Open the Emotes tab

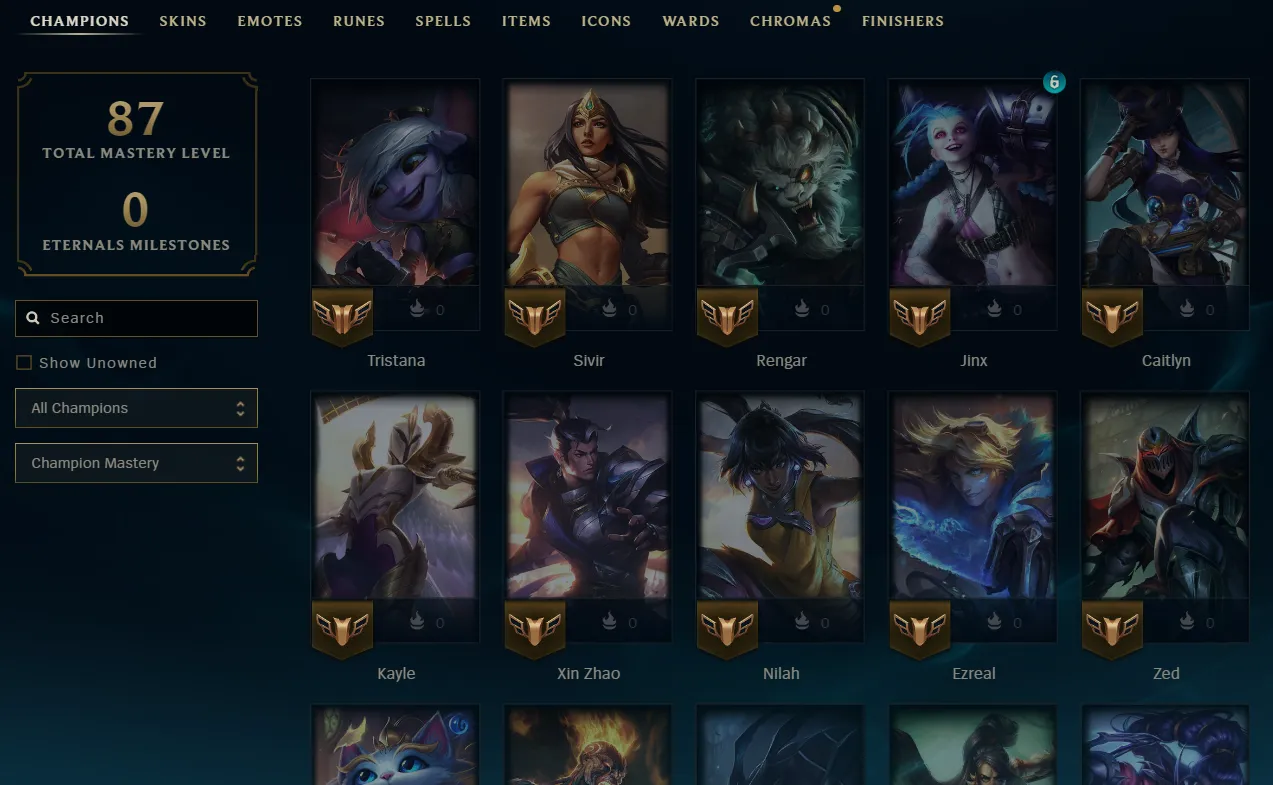point(270,21)
